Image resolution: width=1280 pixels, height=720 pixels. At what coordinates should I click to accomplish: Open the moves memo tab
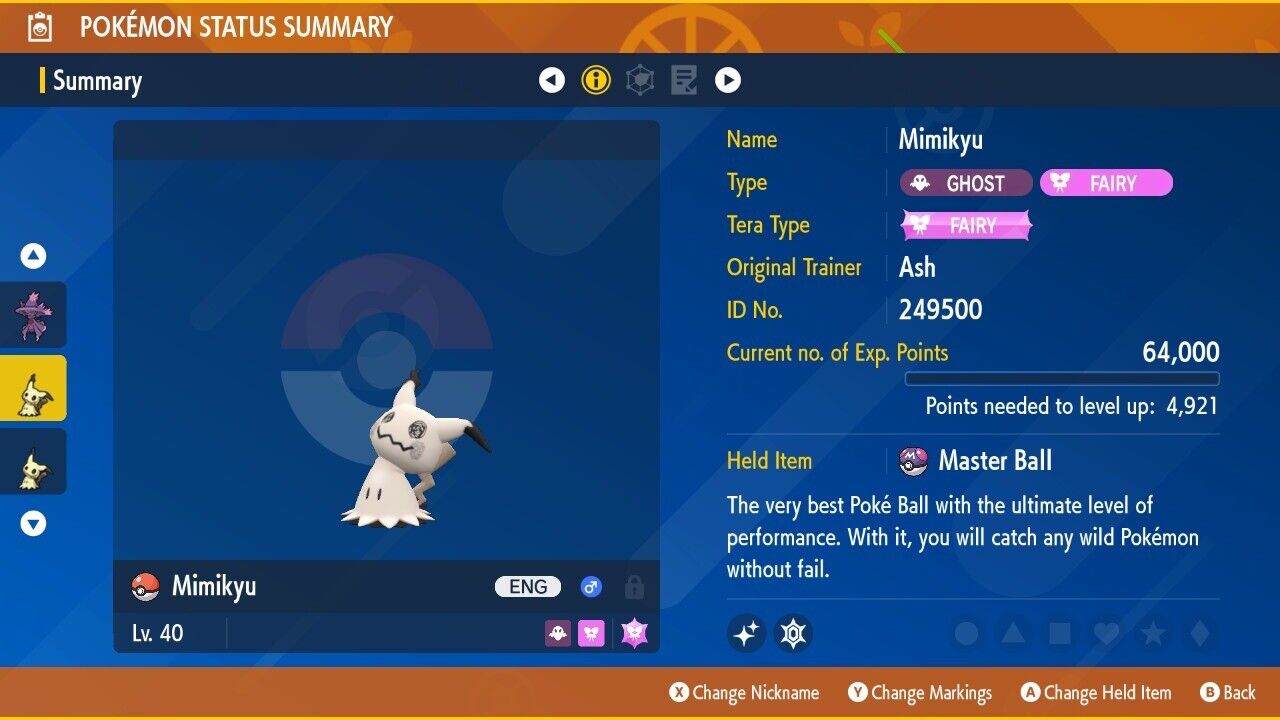[x=684, y=80]
